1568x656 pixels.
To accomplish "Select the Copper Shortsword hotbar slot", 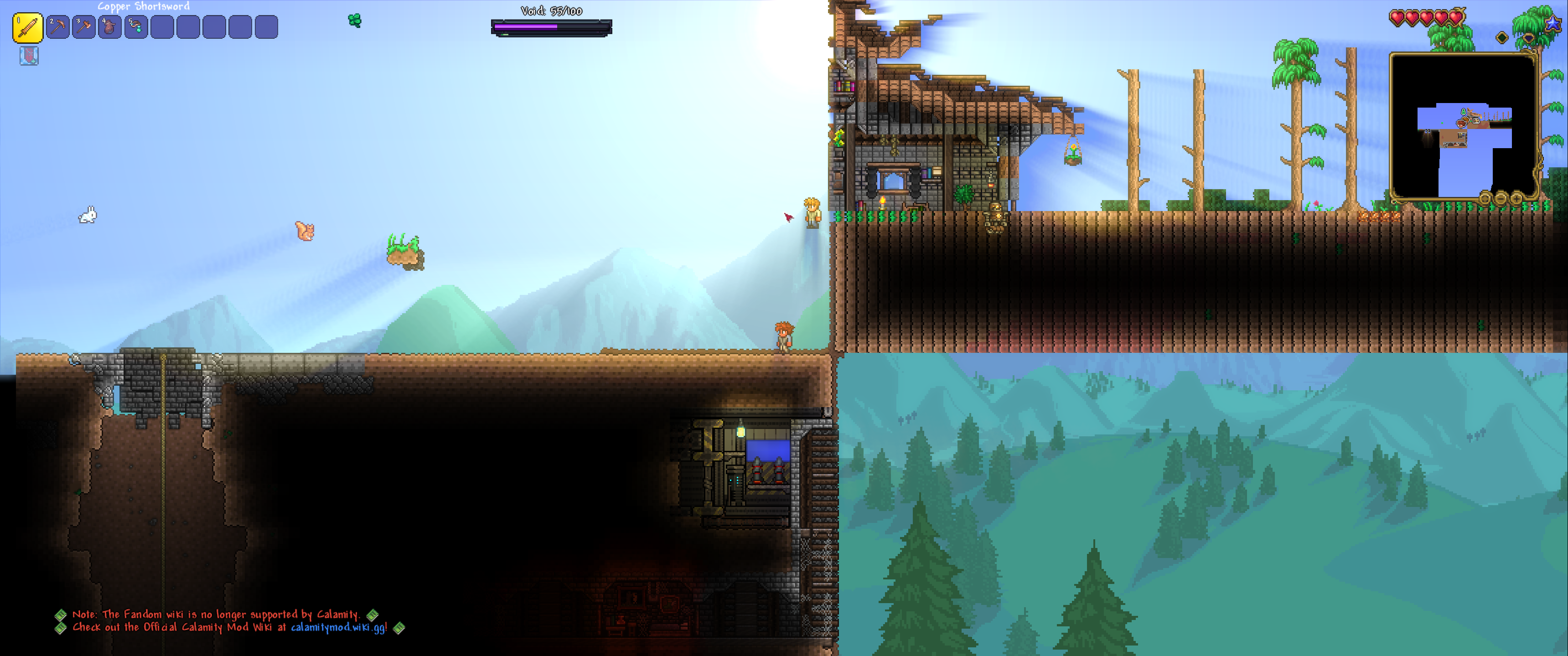I will pos(27,28).
